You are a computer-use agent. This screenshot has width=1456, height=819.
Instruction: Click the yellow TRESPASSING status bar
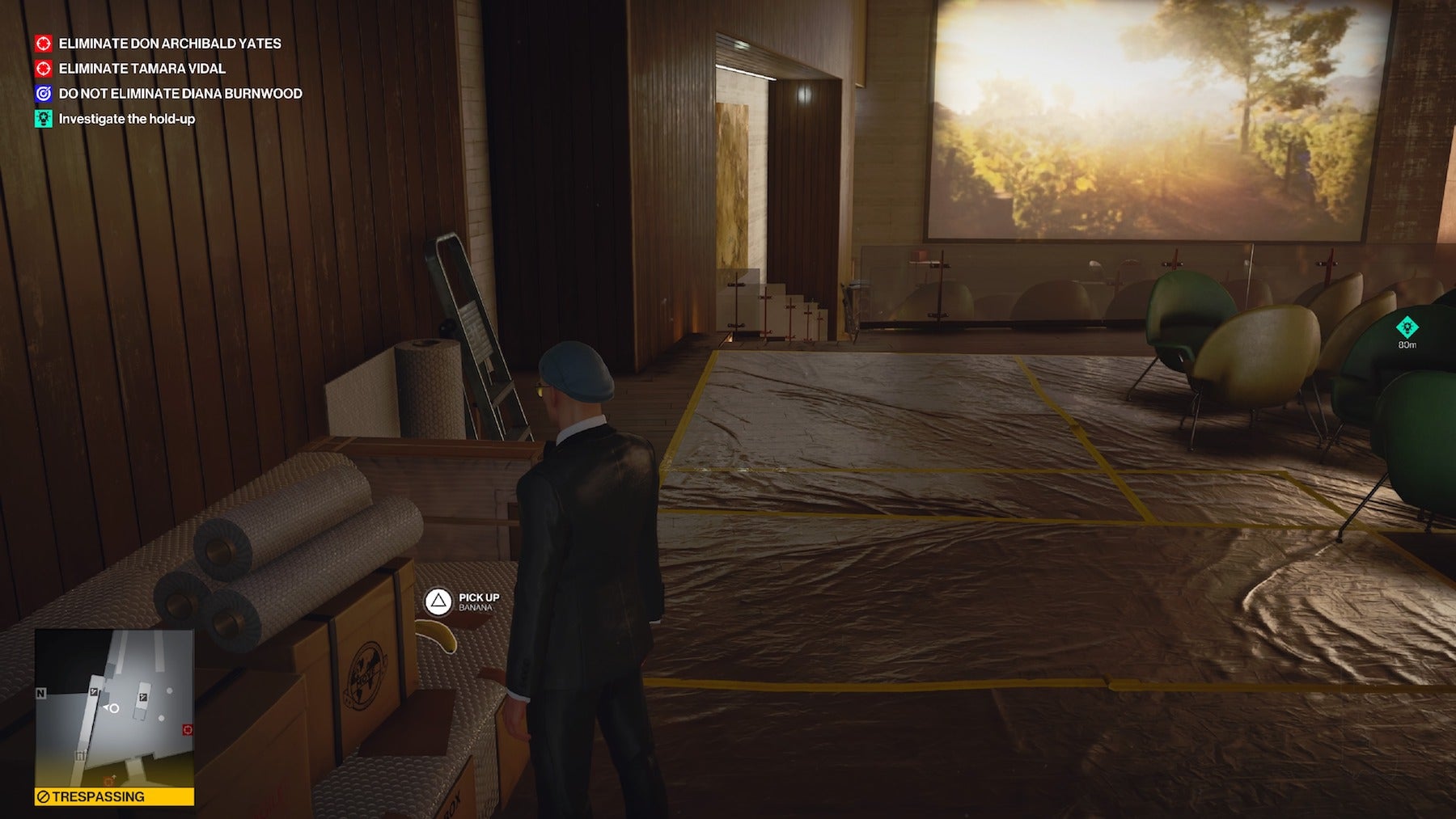coord(113,796)
